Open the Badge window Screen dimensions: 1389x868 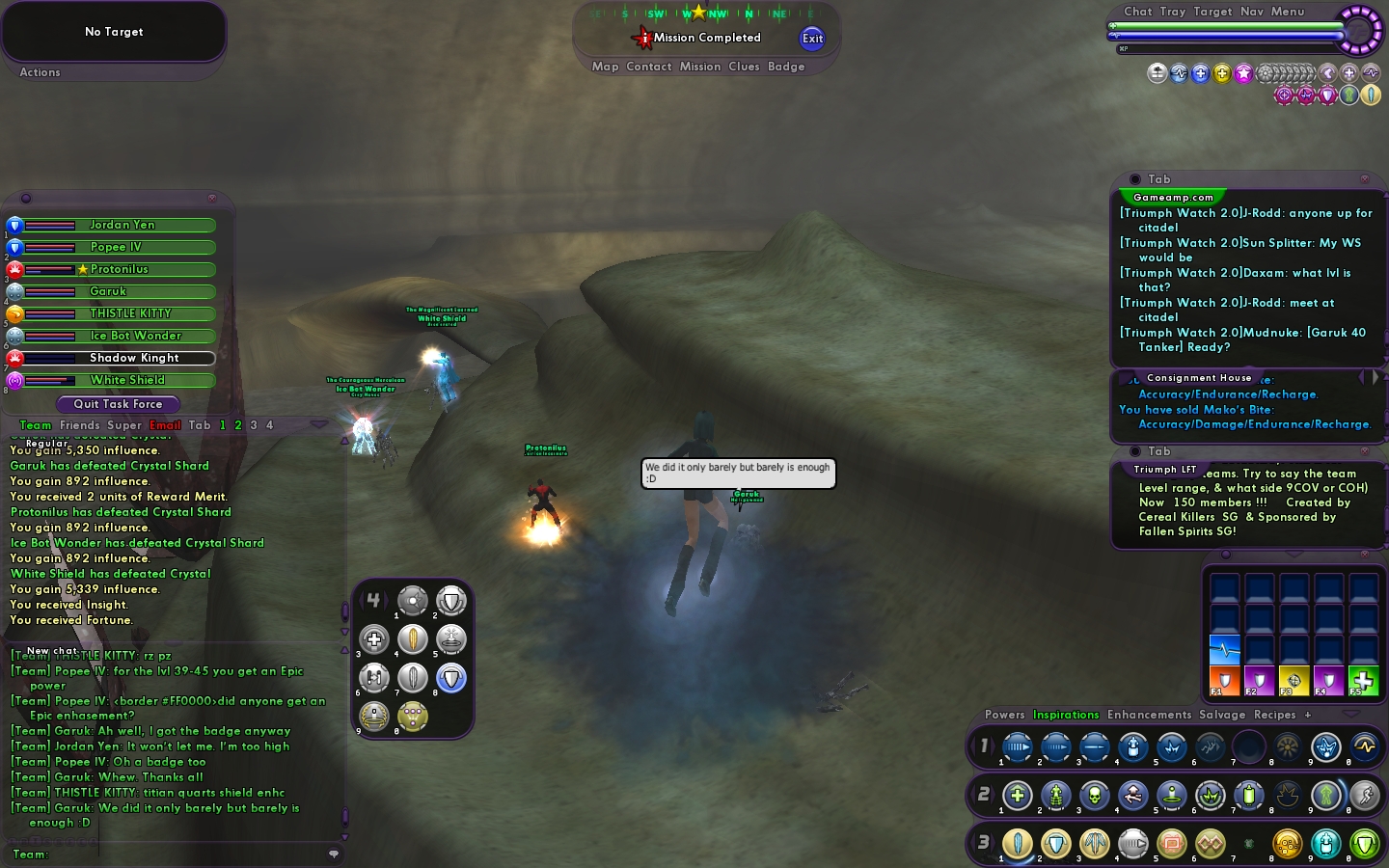(x=786, y=67)
